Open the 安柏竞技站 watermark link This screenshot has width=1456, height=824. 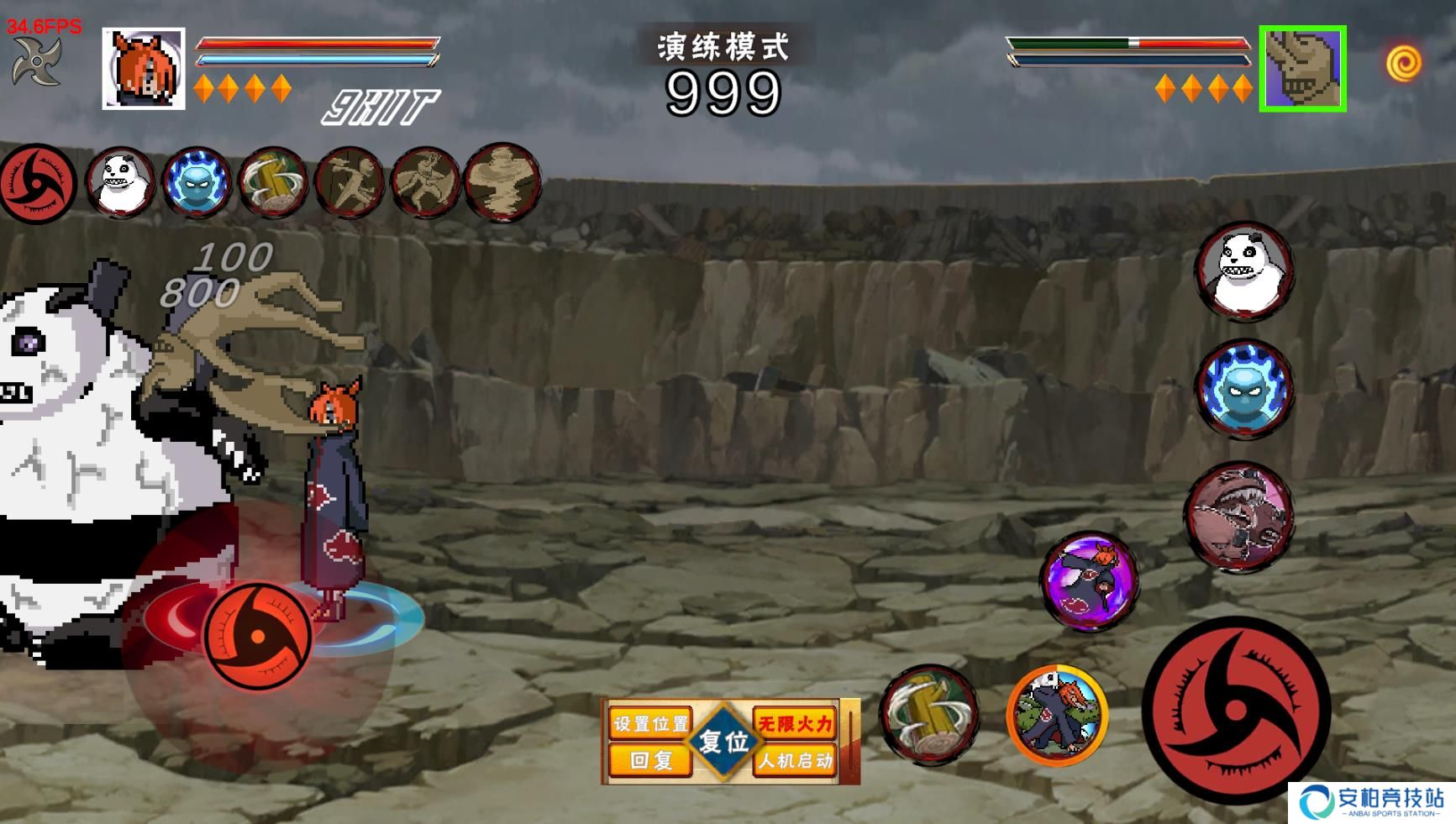tap(1371, 803)
